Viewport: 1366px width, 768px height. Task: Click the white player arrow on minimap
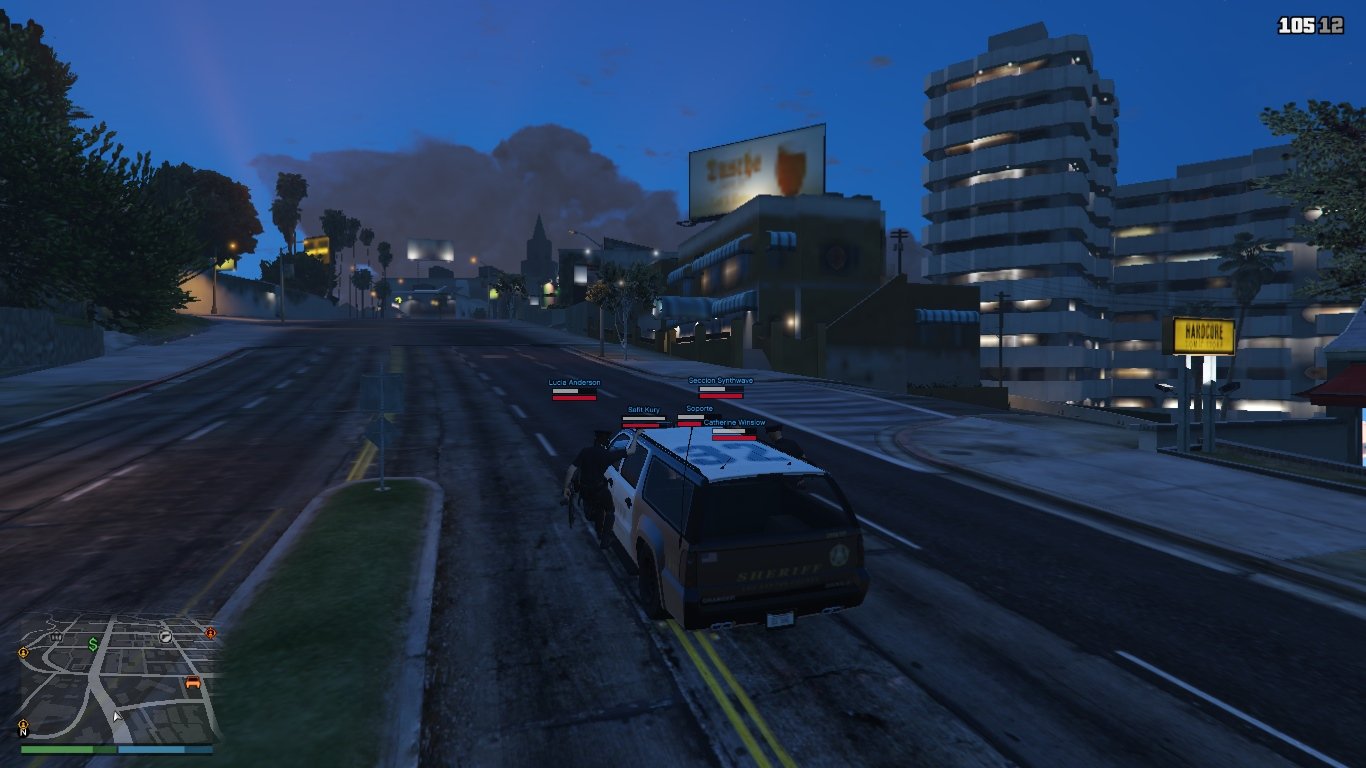[117, 716]
